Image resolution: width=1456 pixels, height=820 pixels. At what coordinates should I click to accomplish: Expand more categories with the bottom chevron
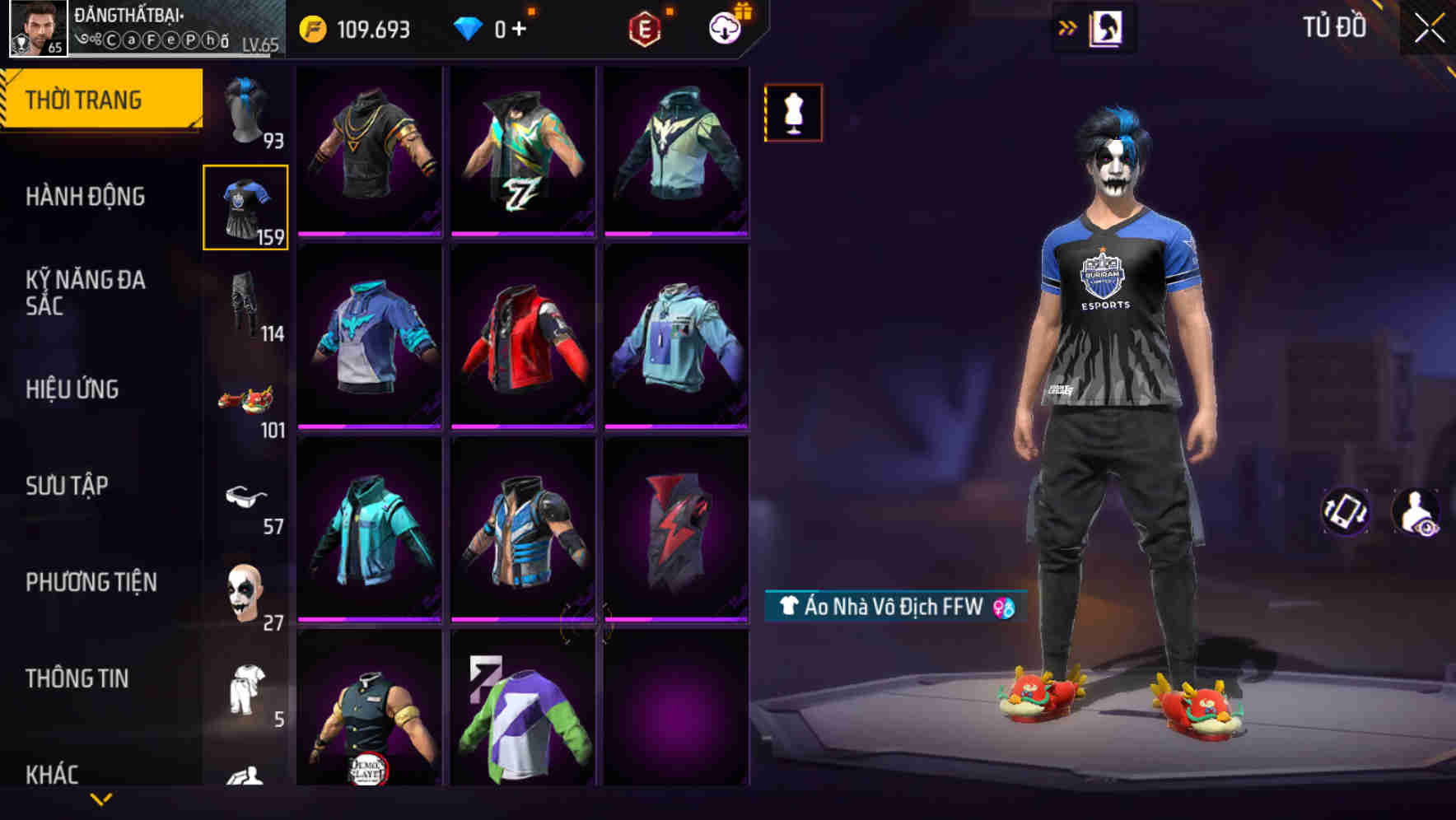101,800
